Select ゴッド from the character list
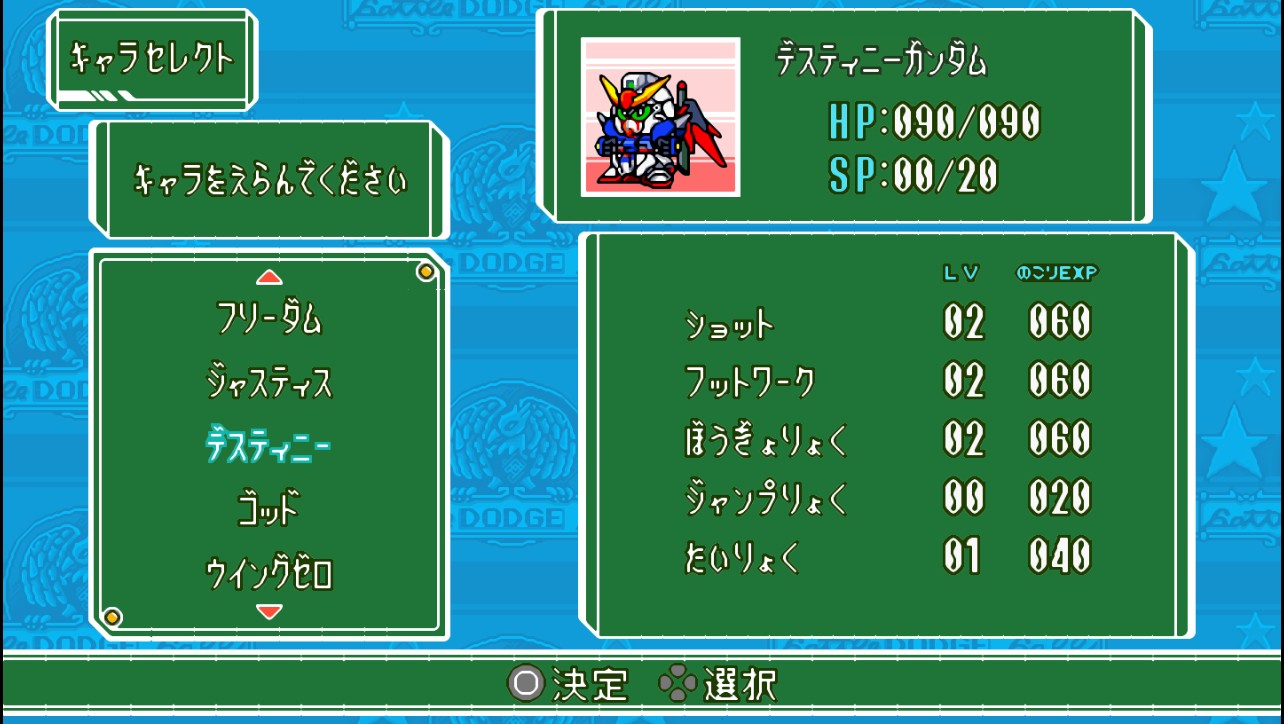 (x=269, y=510)
